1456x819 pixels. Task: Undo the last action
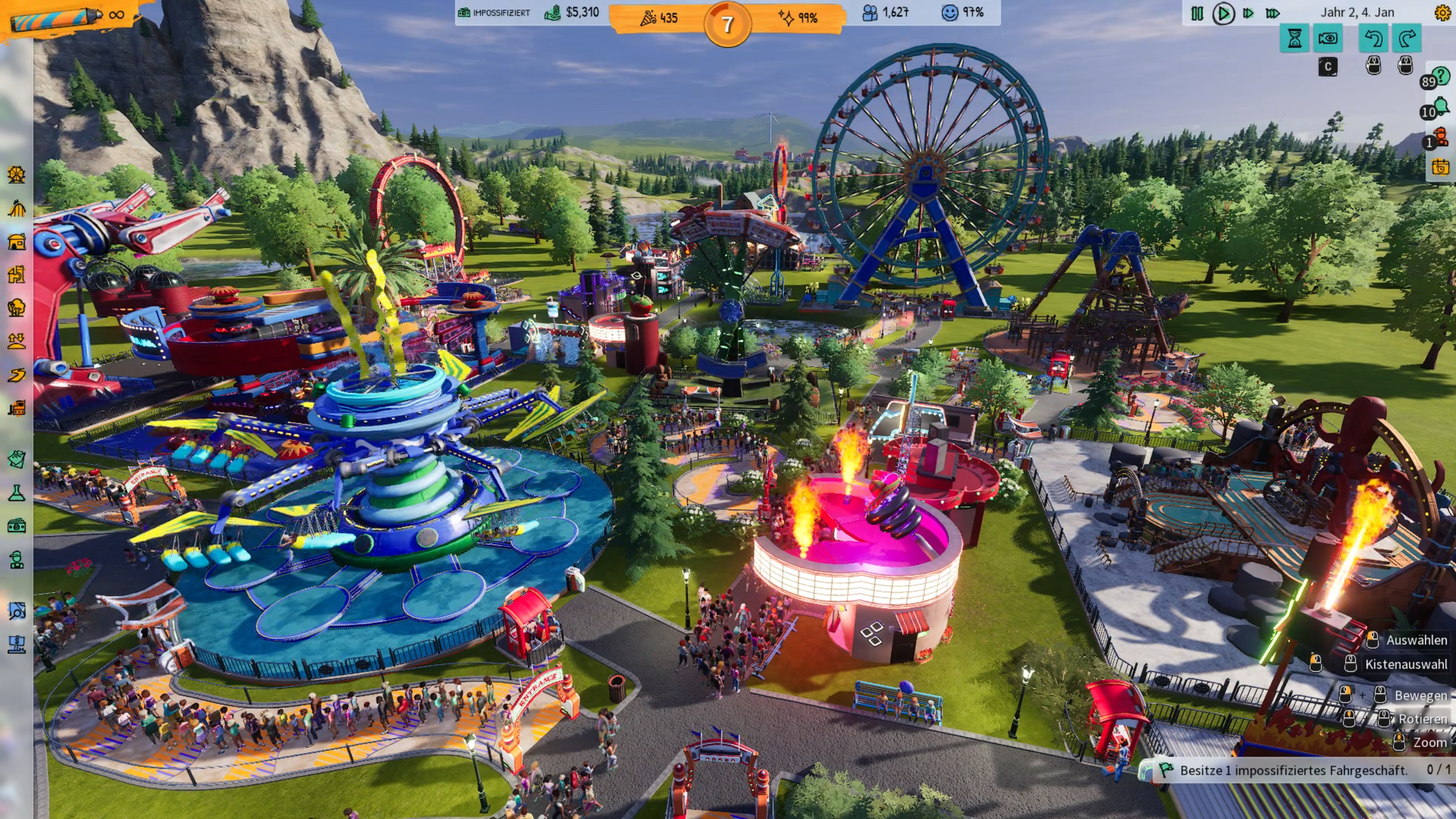tap(1374, 39)
